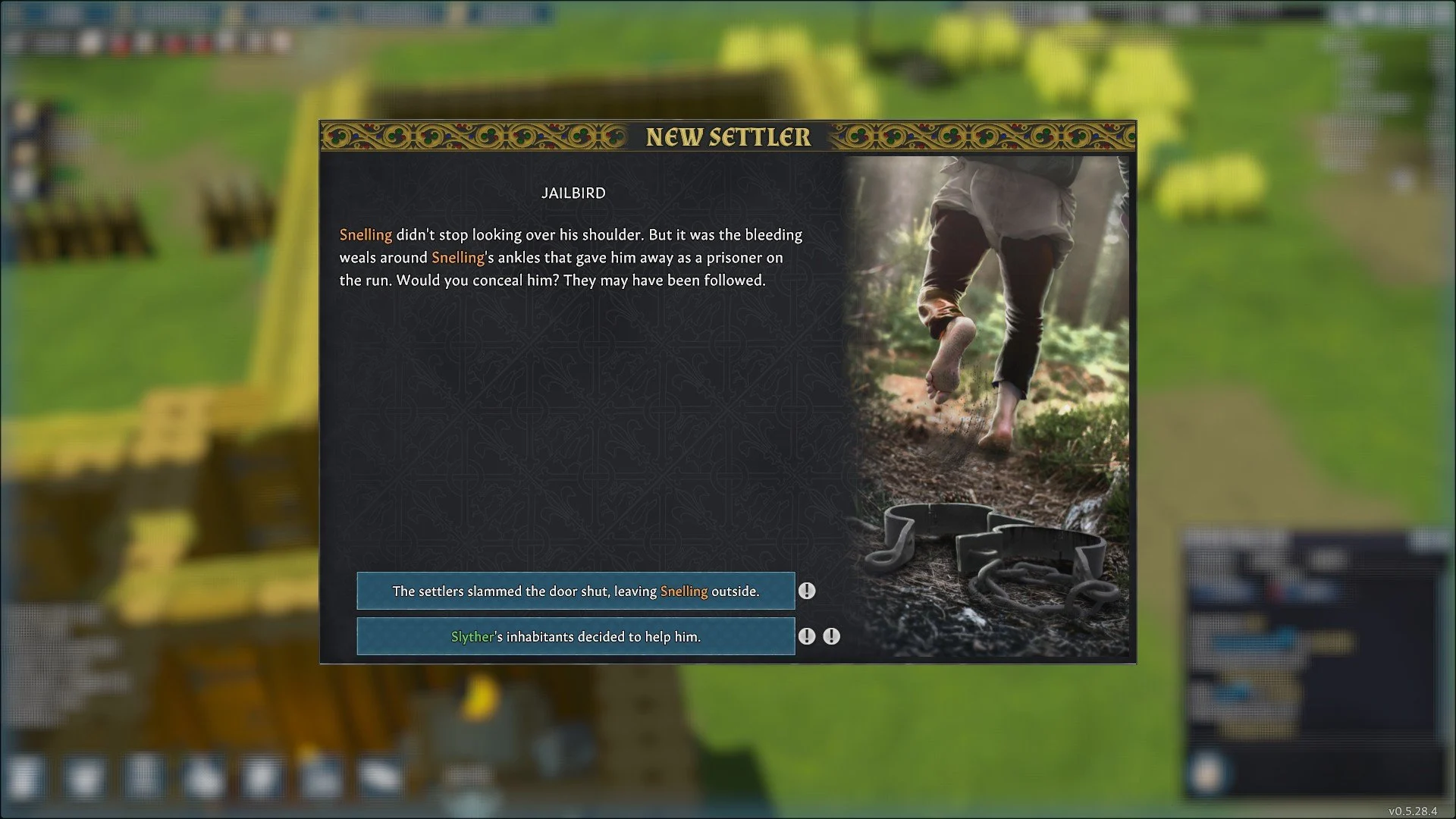The height and width of the screenshot is (819, 1456).
Task: Click the highlighted name Snelling in the story text
Action: (366, 235)
